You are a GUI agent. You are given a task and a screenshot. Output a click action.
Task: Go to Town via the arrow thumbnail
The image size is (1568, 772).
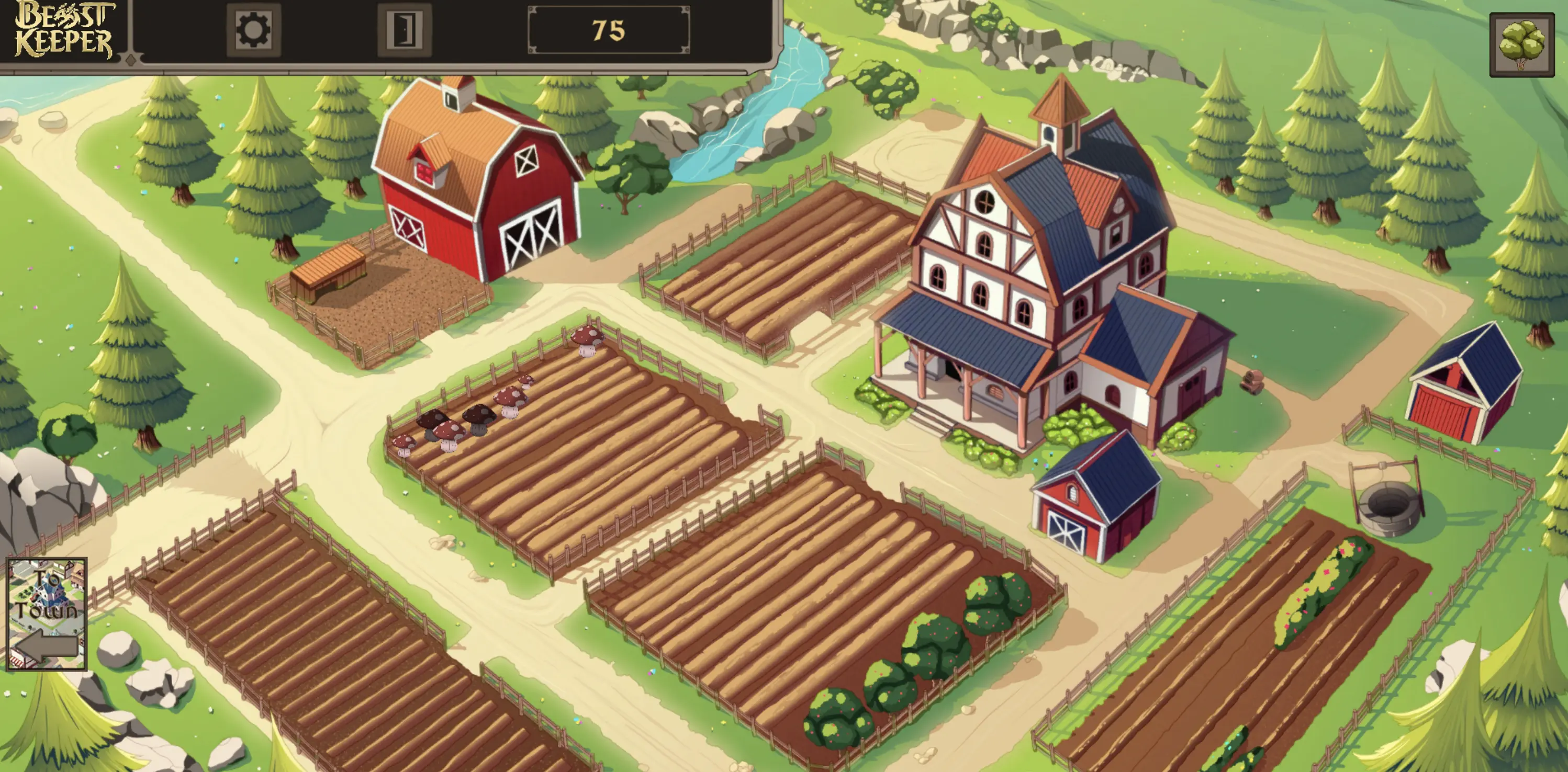tap(47, 614)
